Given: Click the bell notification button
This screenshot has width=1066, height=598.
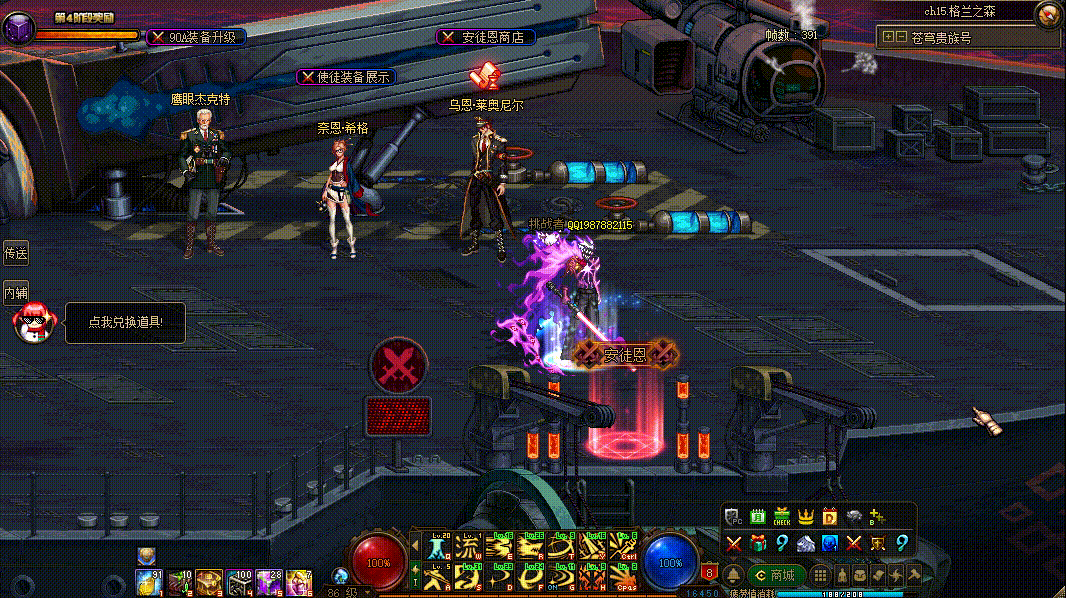Looking at the screenshot, I should tap(733, 575).
